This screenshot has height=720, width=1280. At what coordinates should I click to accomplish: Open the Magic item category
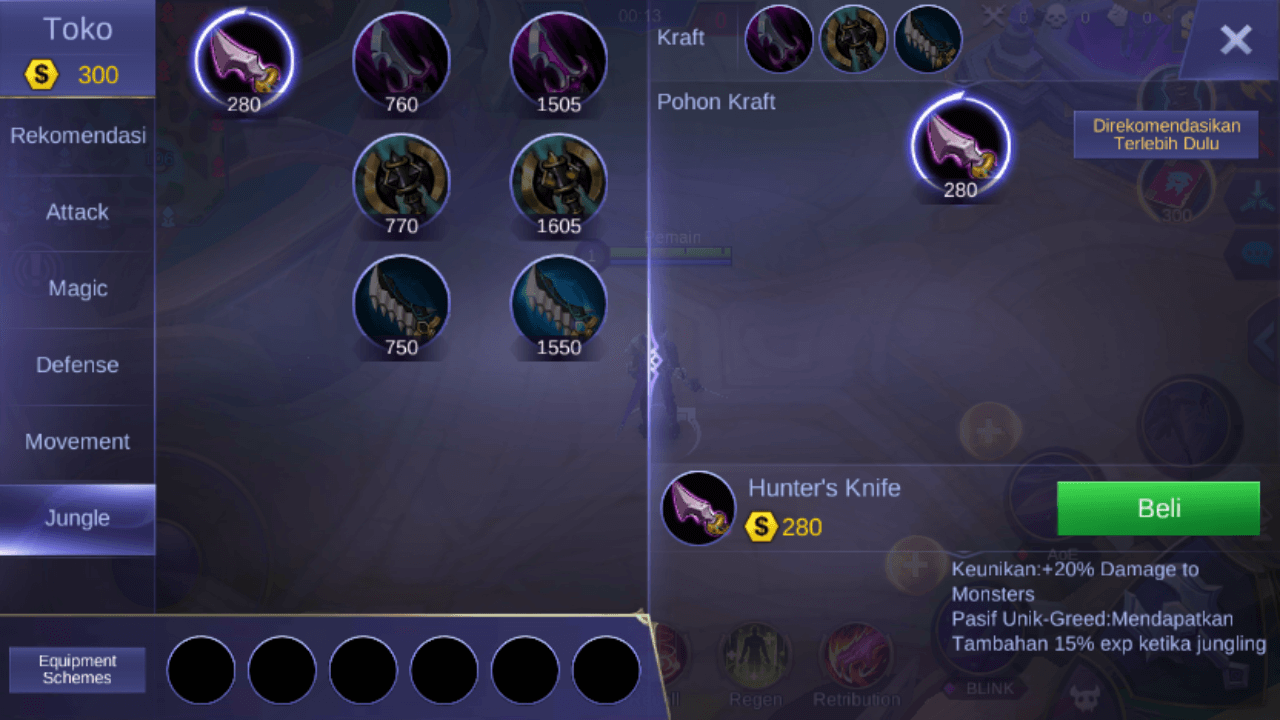click(x=77, y=288)
